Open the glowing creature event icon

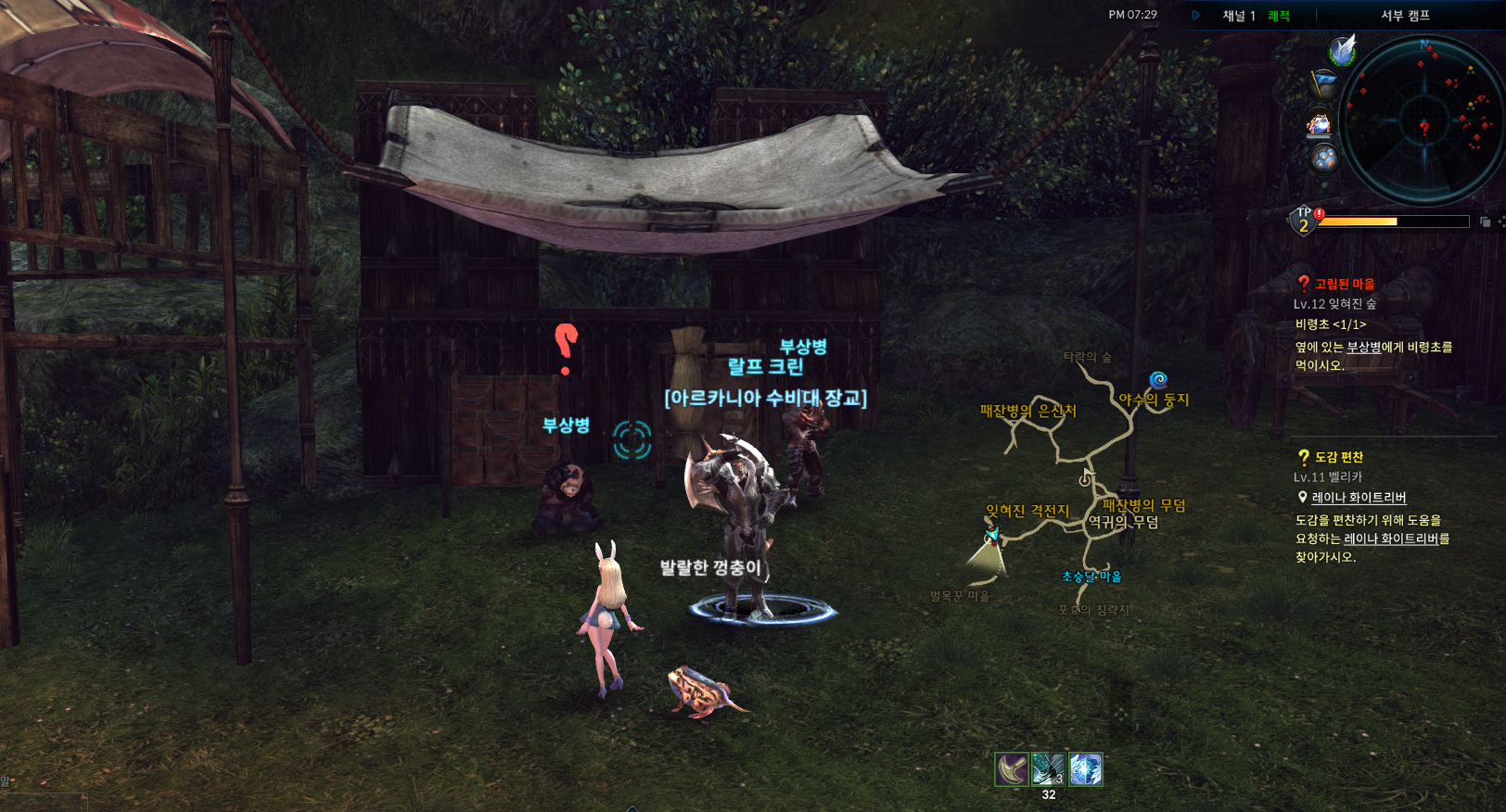tap(1320, 122)
